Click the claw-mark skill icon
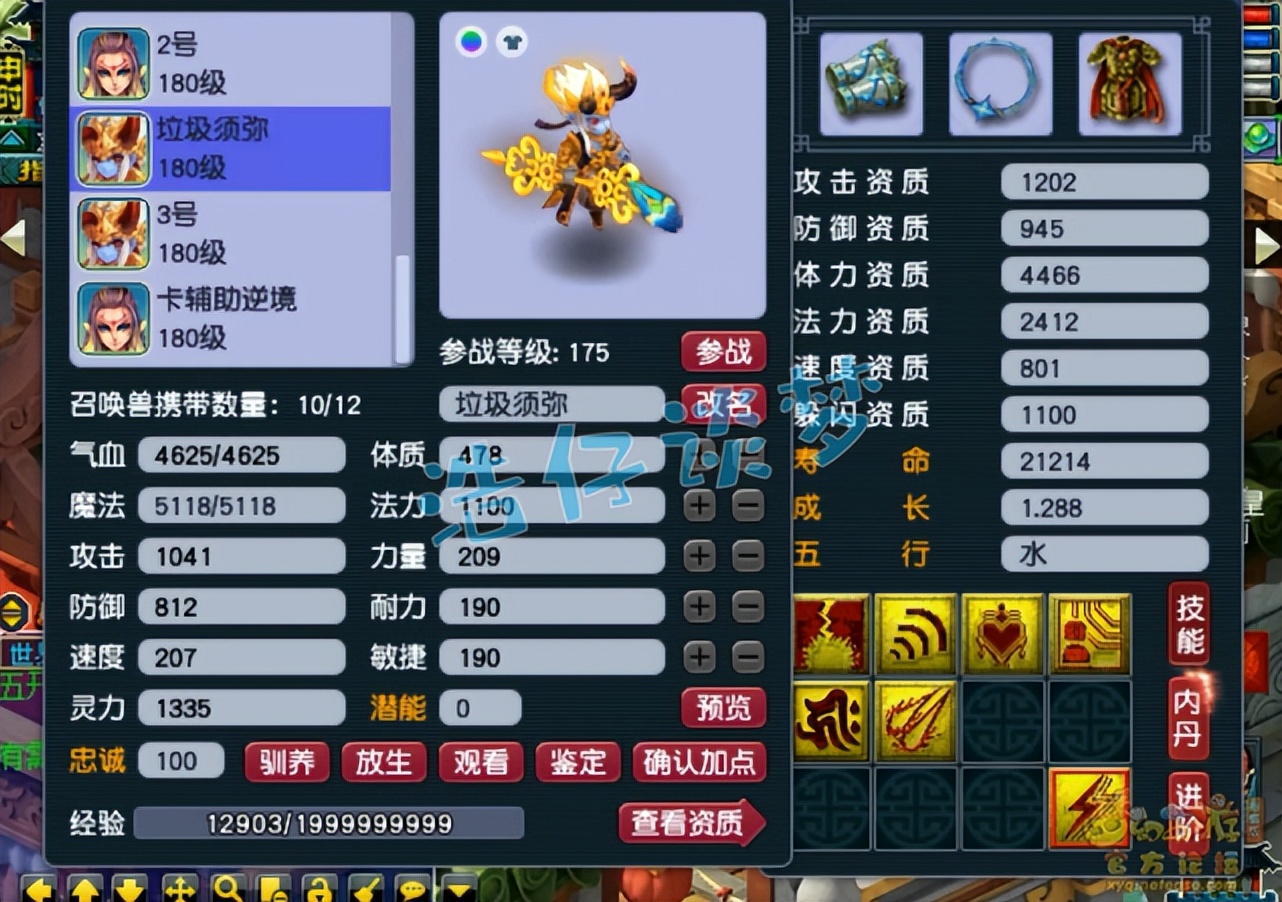 click(915, 718)
